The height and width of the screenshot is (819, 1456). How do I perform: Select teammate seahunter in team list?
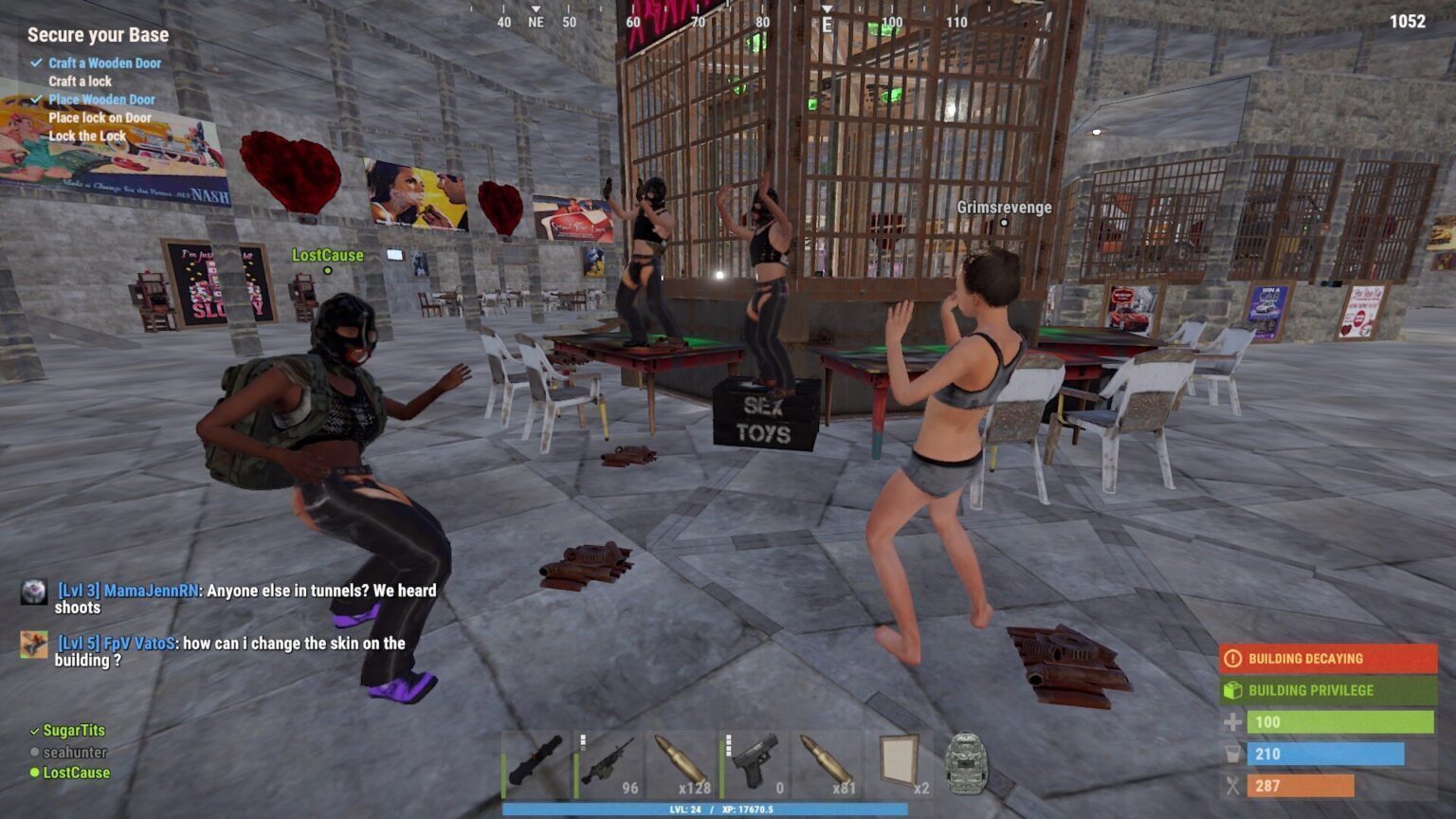74,753
